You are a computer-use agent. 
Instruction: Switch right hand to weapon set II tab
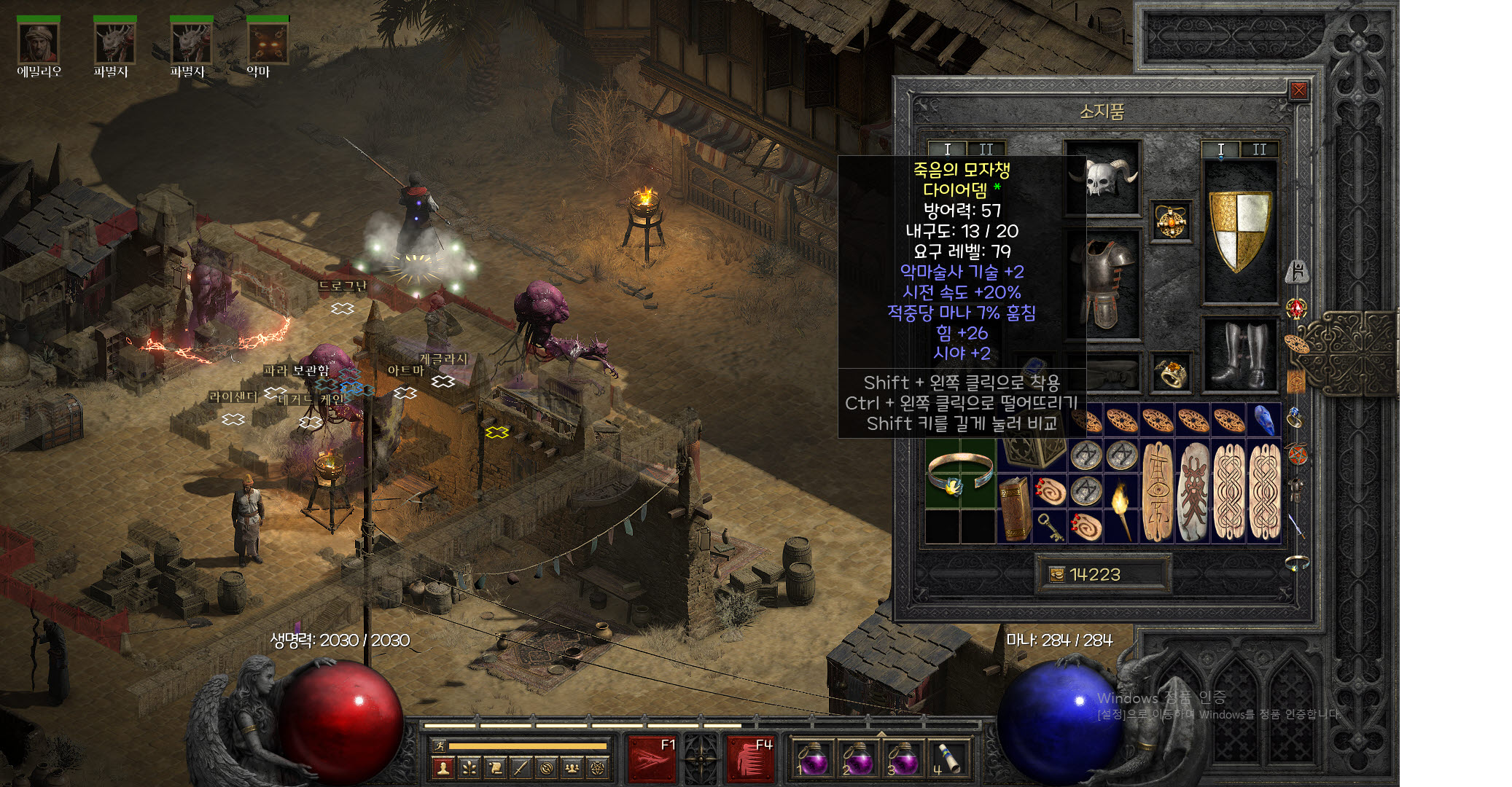click(x=1259, y=149)
